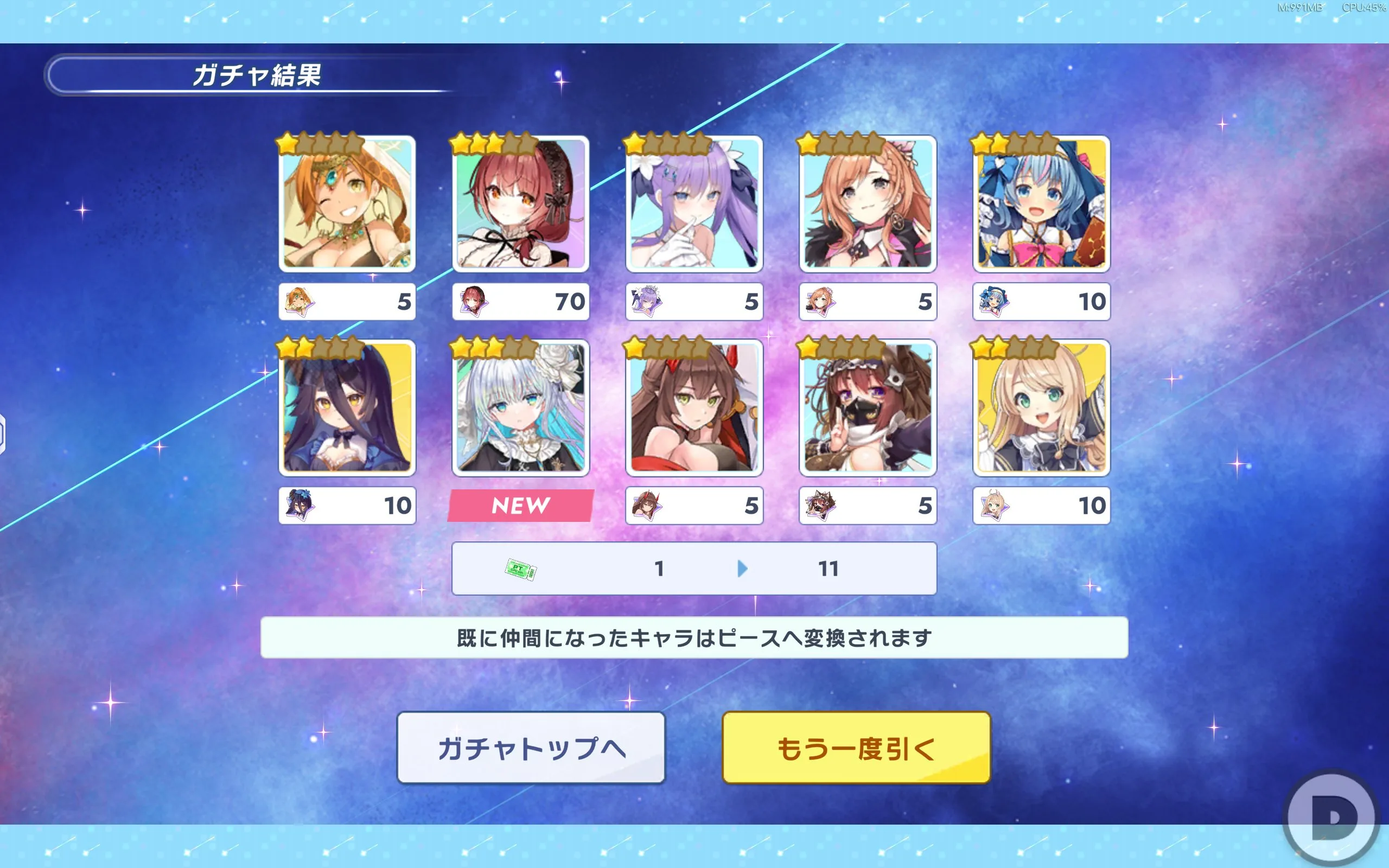Choose the red-haired three-star character card
Screen dimensions: 1389x868
[520, 204]
